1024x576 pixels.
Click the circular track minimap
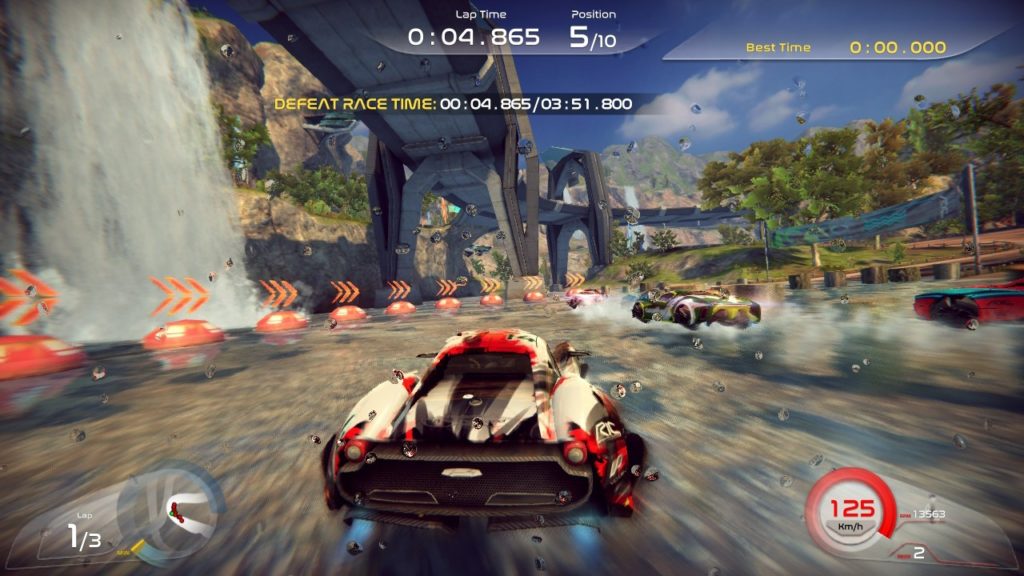point(170,510)
